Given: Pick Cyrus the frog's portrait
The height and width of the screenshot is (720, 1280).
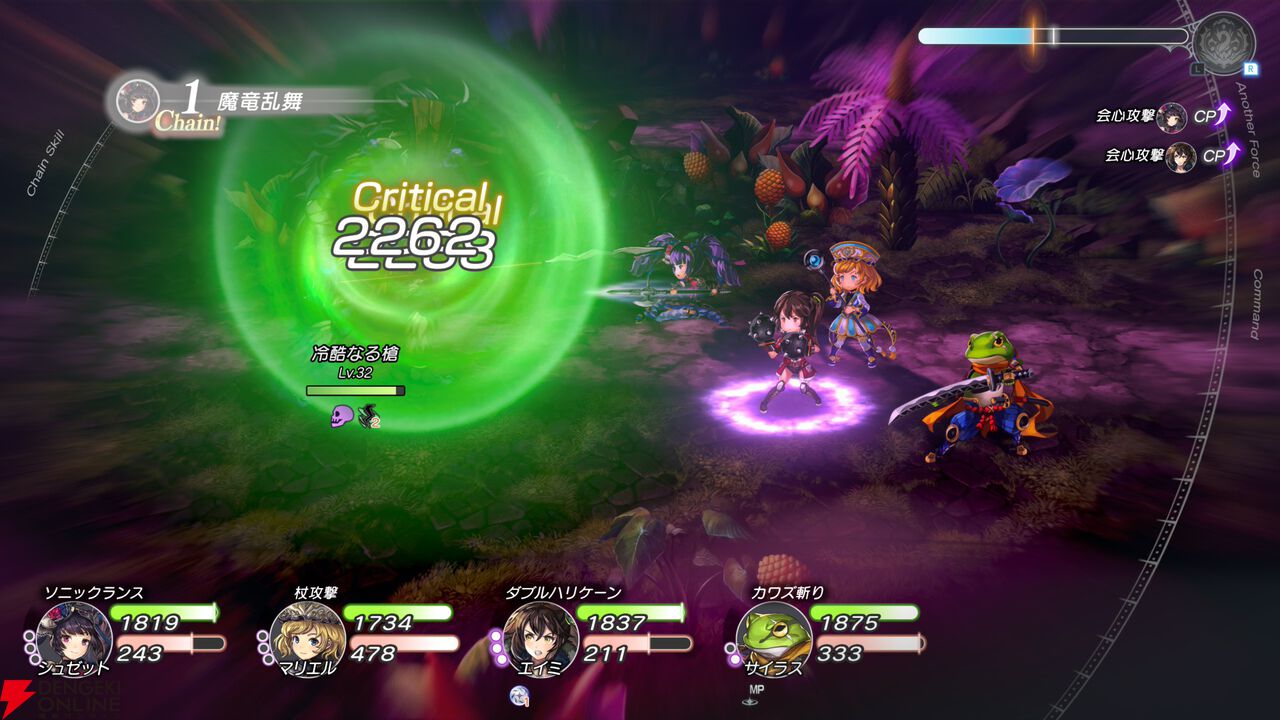Looking at the screenshot, I should 774,636.
